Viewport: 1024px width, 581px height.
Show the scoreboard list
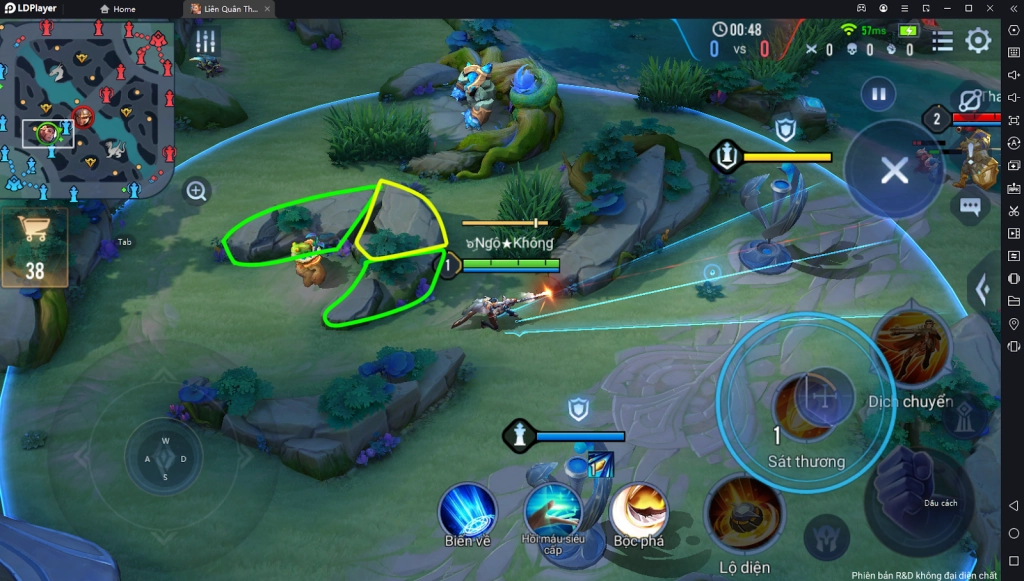pyautogui.click(x=942, y=41)
